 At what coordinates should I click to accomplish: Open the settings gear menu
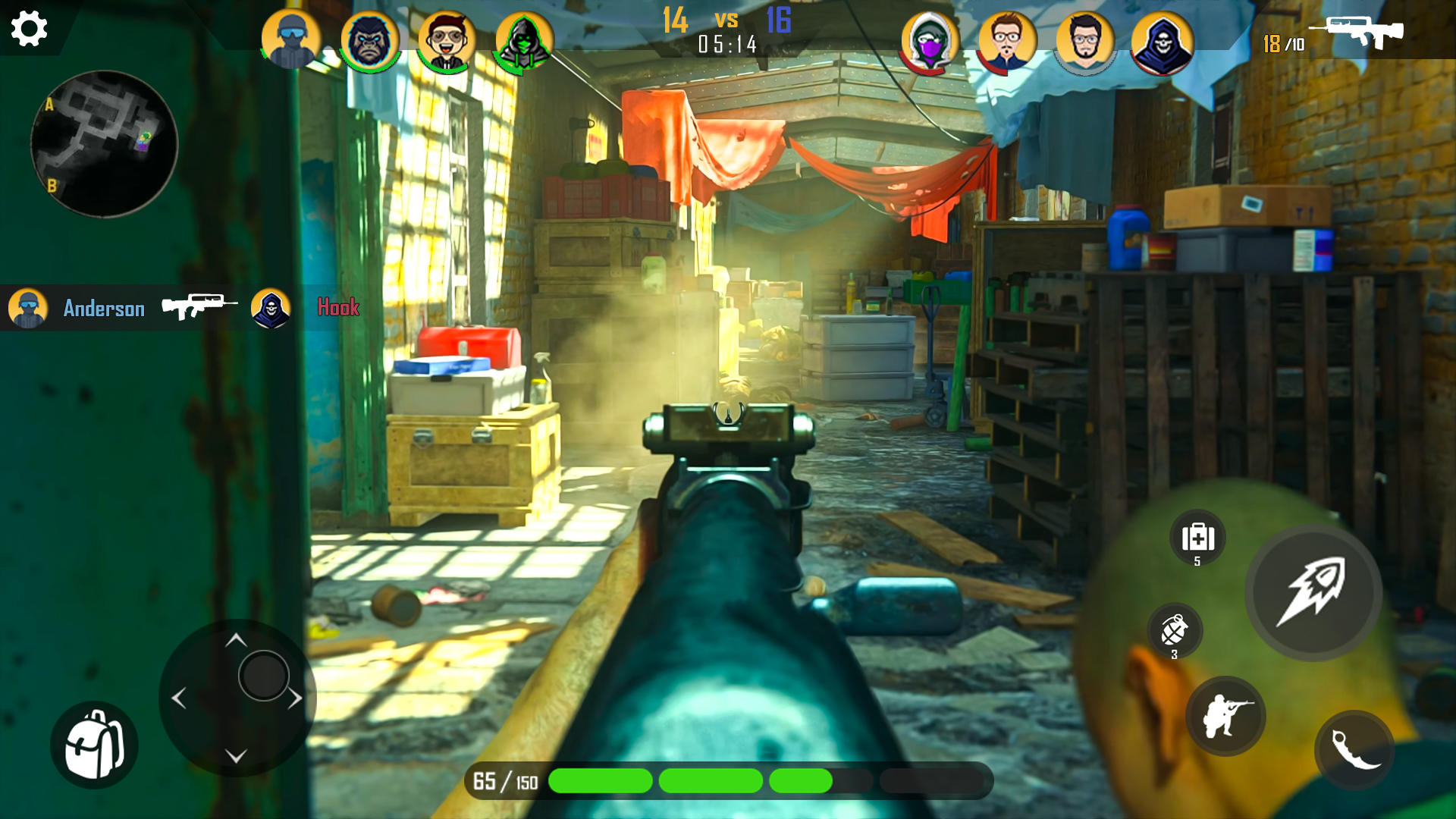coord(29,29)
